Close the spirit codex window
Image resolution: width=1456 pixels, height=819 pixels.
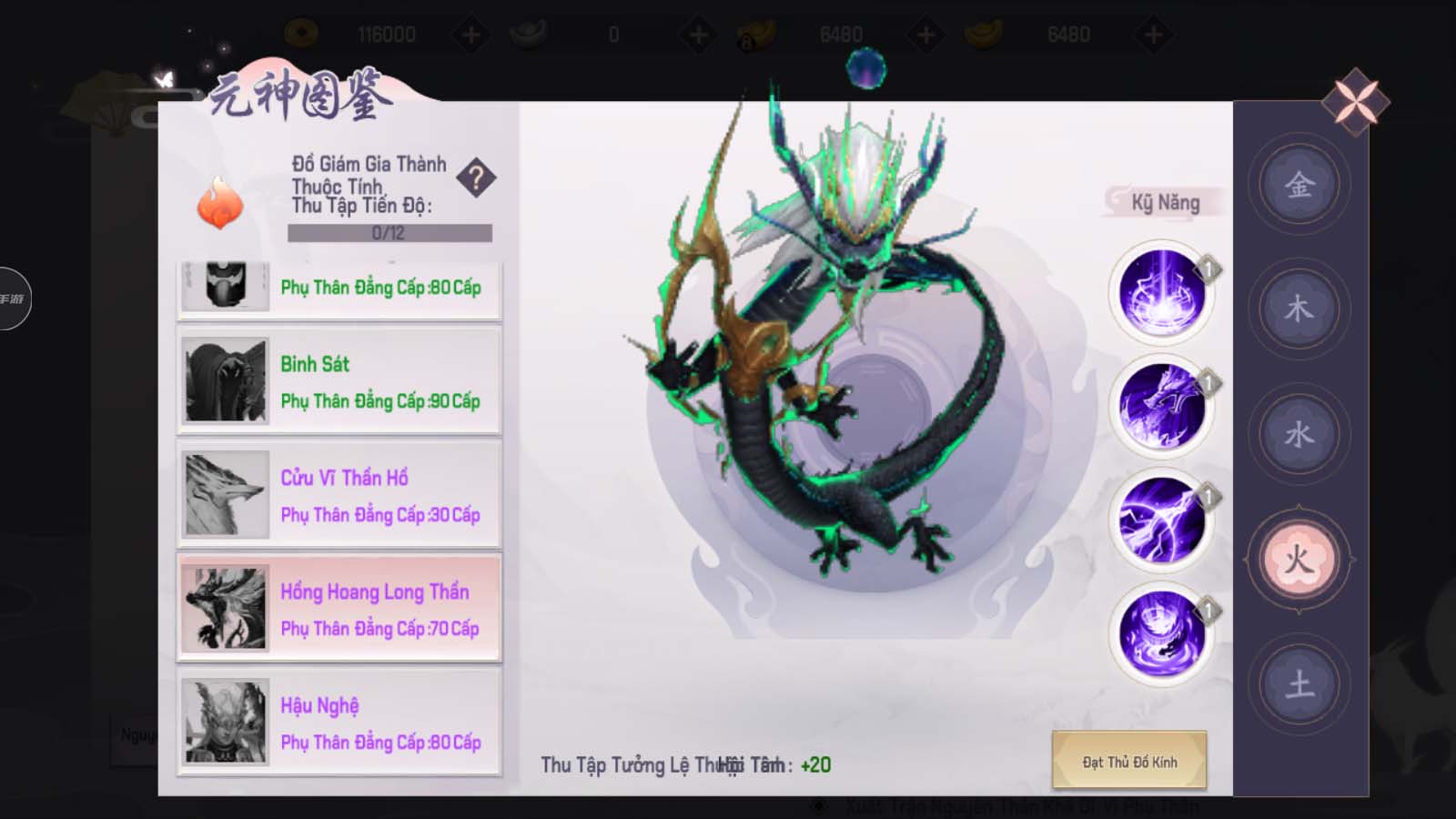1355,101
